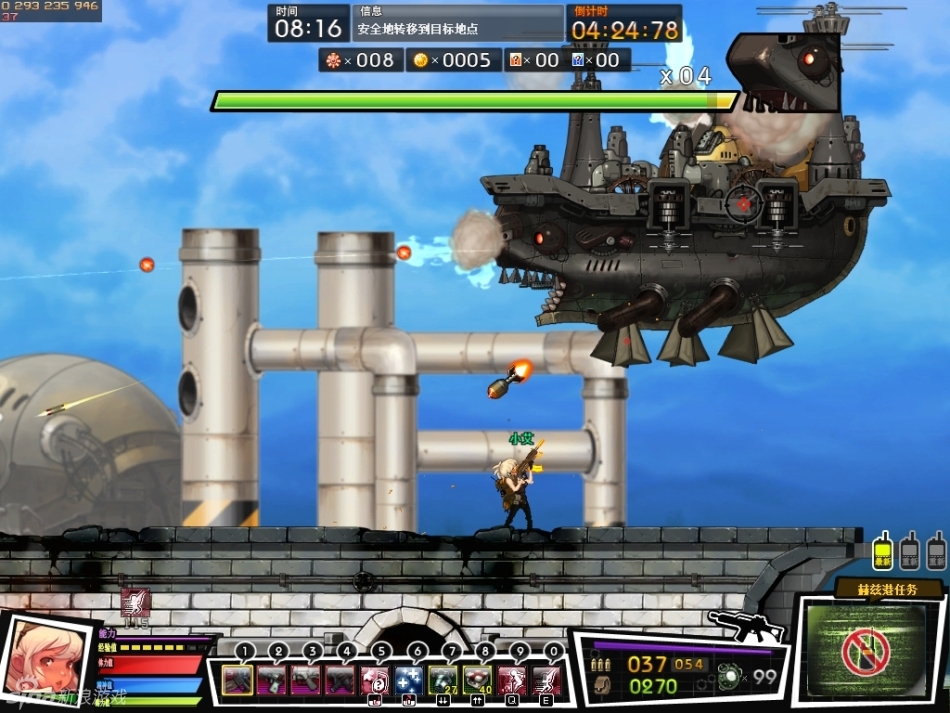Click the mission info message panel

pos(458,22)
